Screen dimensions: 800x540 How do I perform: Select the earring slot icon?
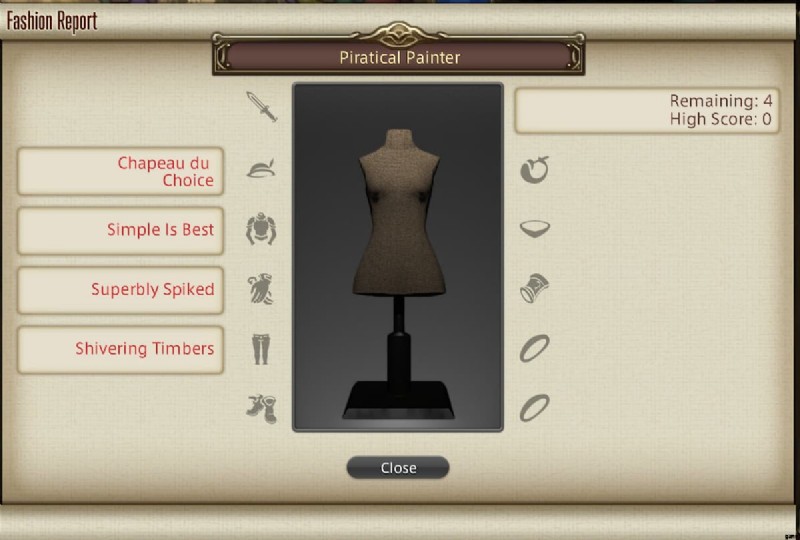pyautogui.click(x=535, y=170)
